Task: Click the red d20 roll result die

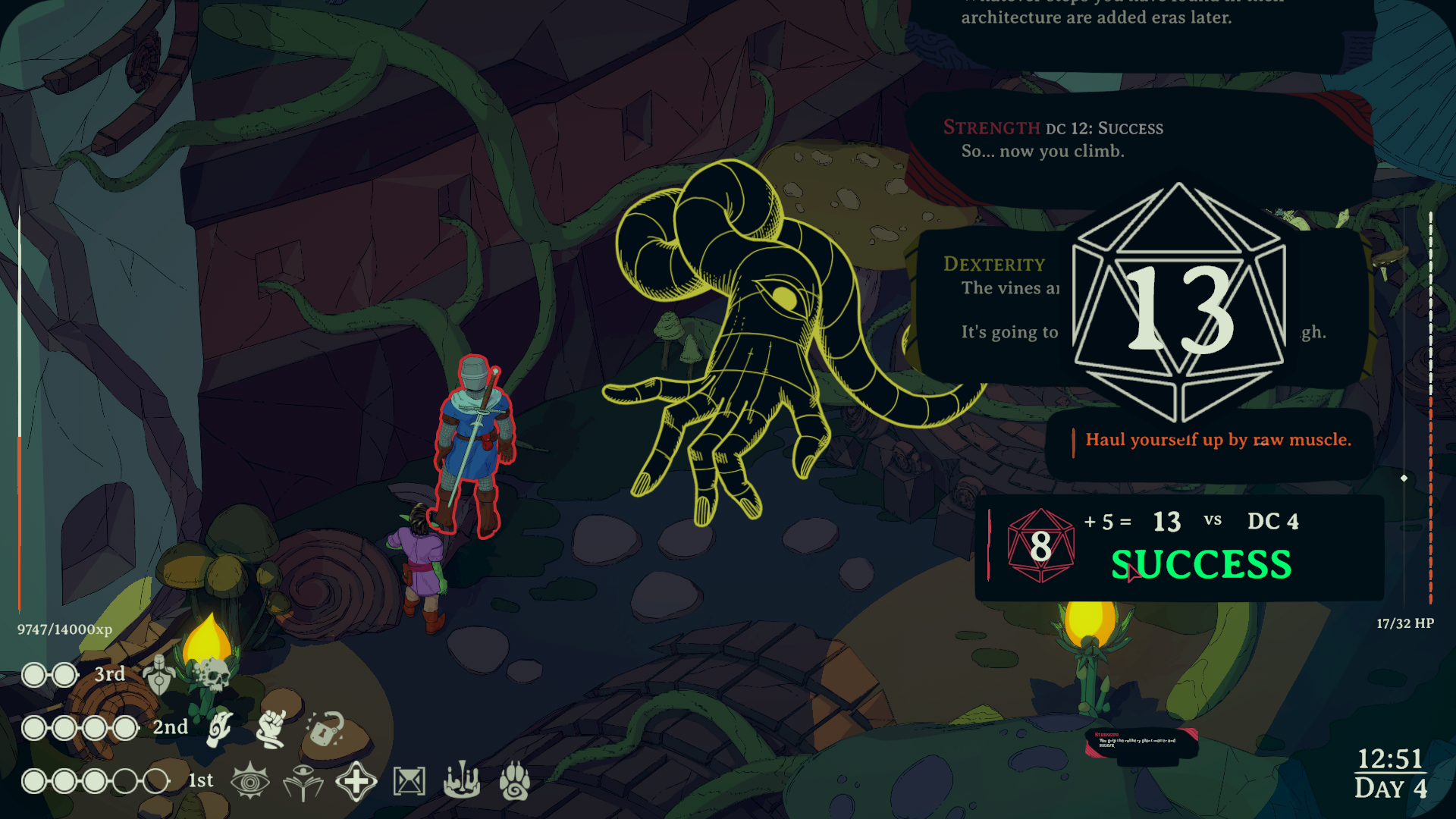Action: point(1040,546)
